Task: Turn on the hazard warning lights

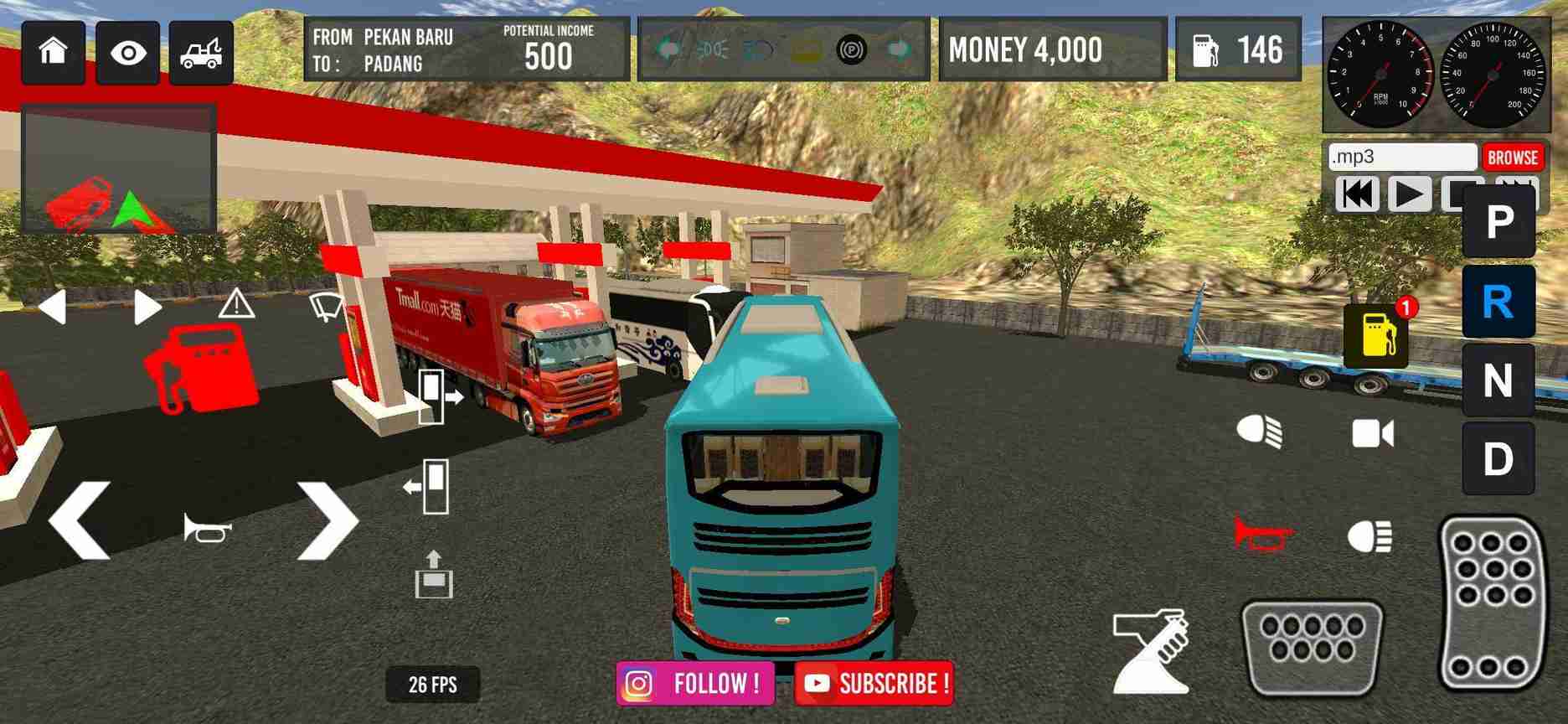Action: coord(236,304)
